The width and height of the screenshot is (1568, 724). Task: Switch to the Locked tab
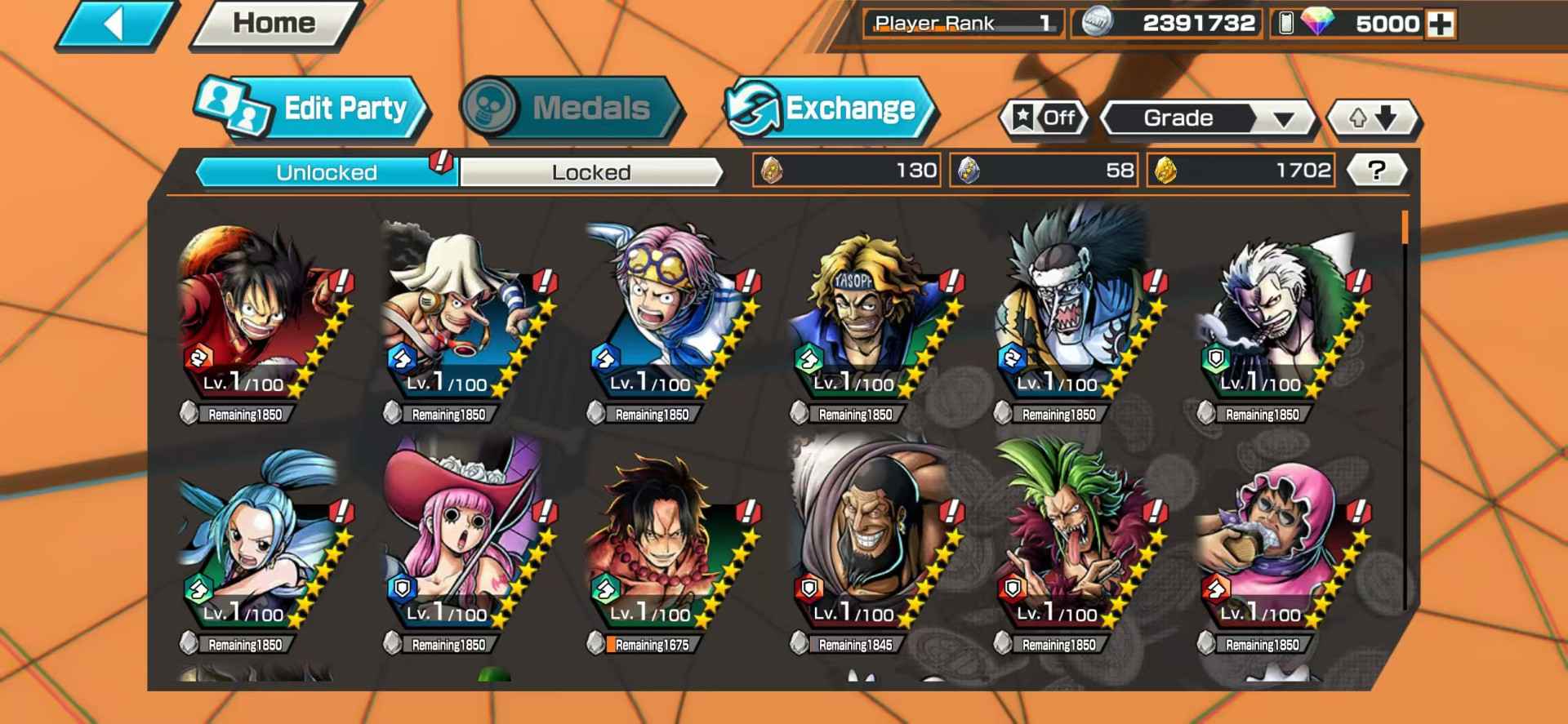590,172
